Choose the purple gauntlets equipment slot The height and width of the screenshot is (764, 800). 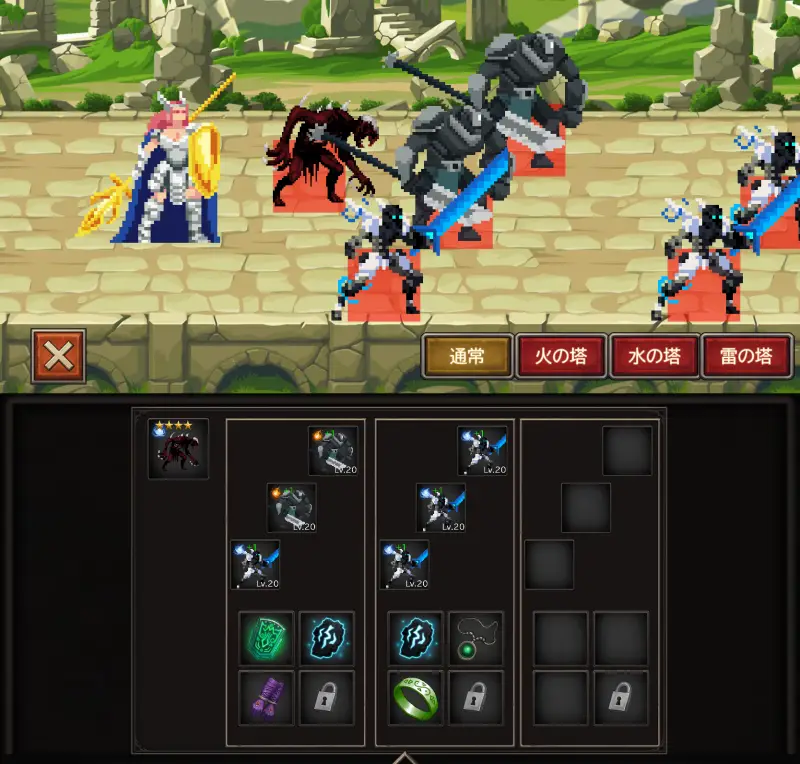[x=267, y=696]
